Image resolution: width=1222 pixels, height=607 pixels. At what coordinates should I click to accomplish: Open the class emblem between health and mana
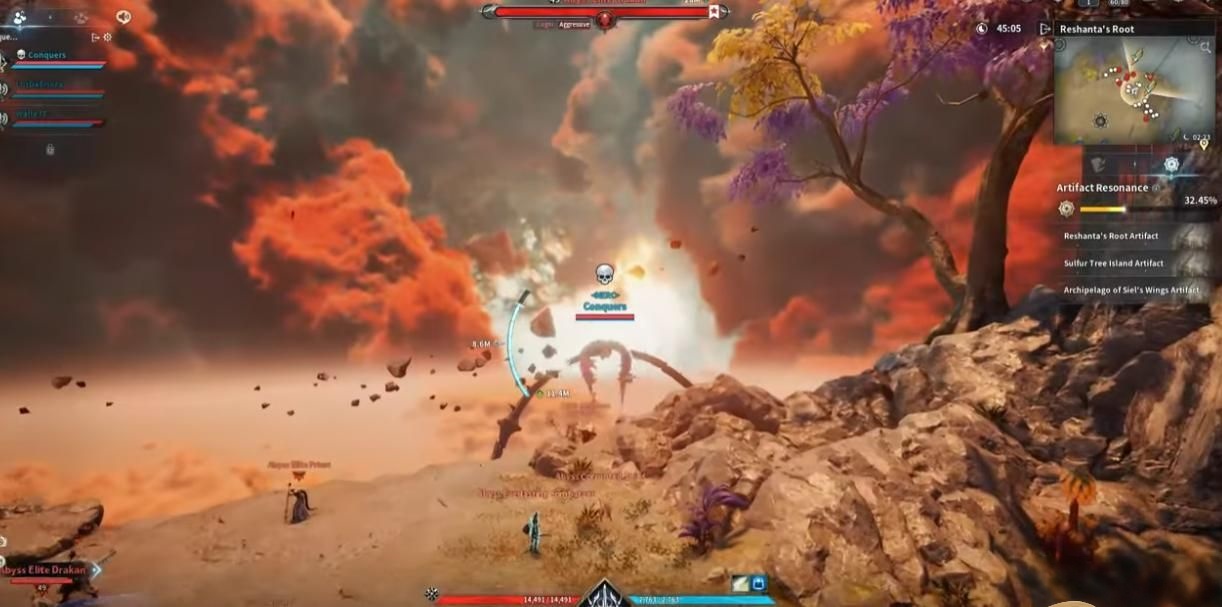(606, 595)
